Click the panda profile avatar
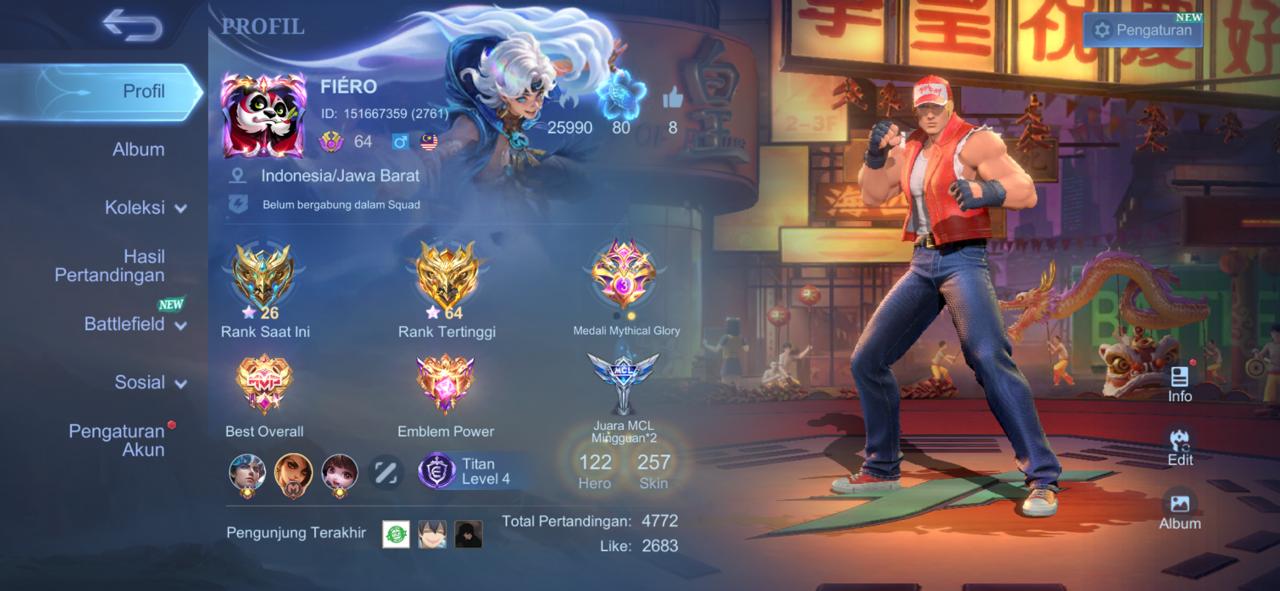 (x=263, y=115)
